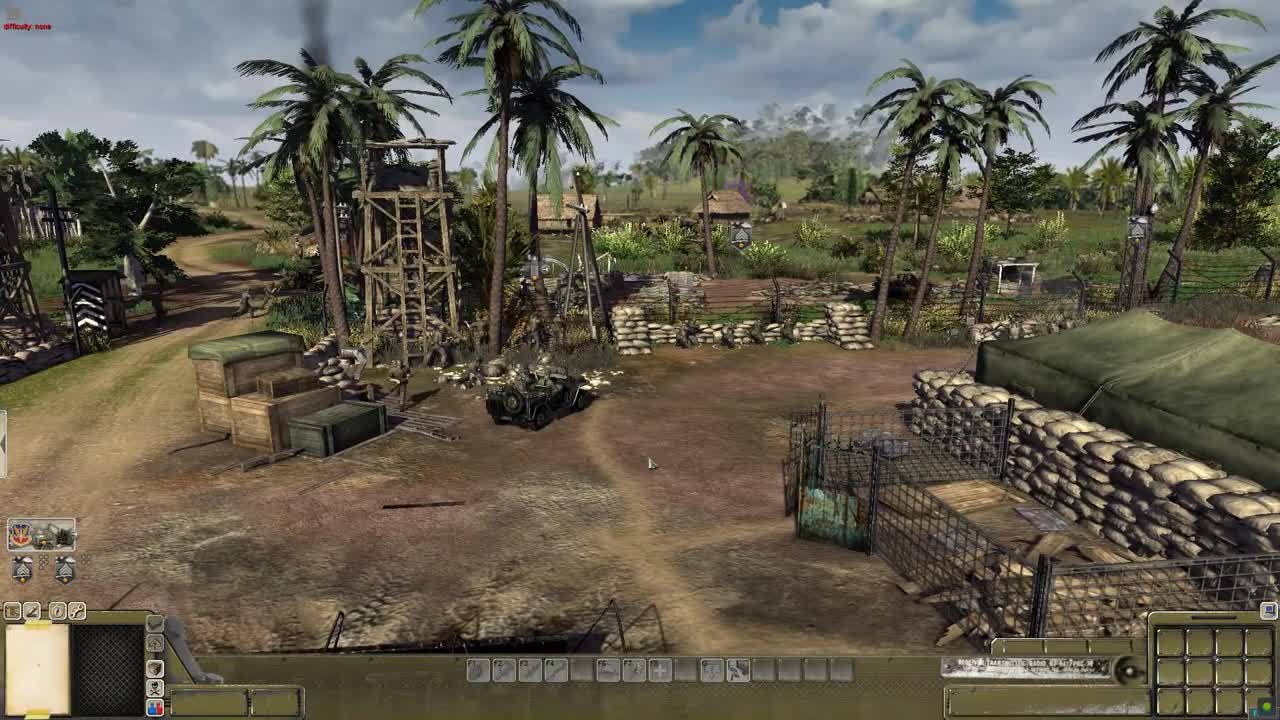Click the helmet pickup icon above the skull icon

coord(155,668)
